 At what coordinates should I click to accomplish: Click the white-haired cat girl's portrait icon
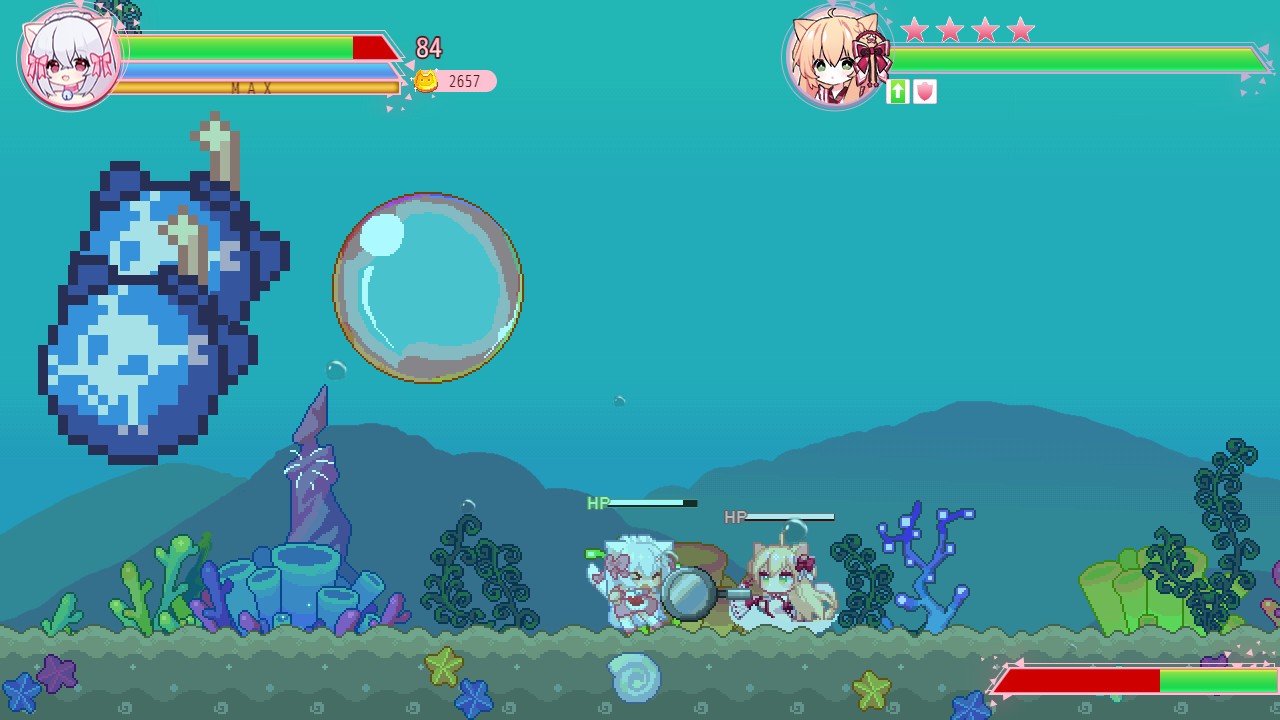[68, 57]
